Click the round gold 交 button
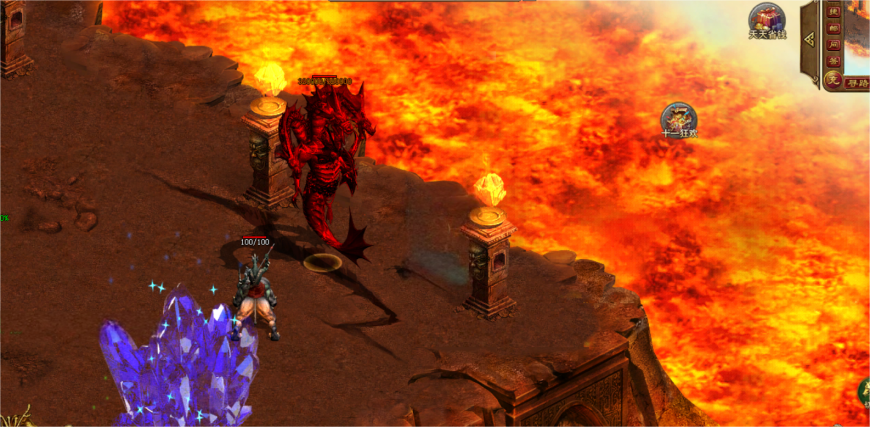 coord(832,80)
